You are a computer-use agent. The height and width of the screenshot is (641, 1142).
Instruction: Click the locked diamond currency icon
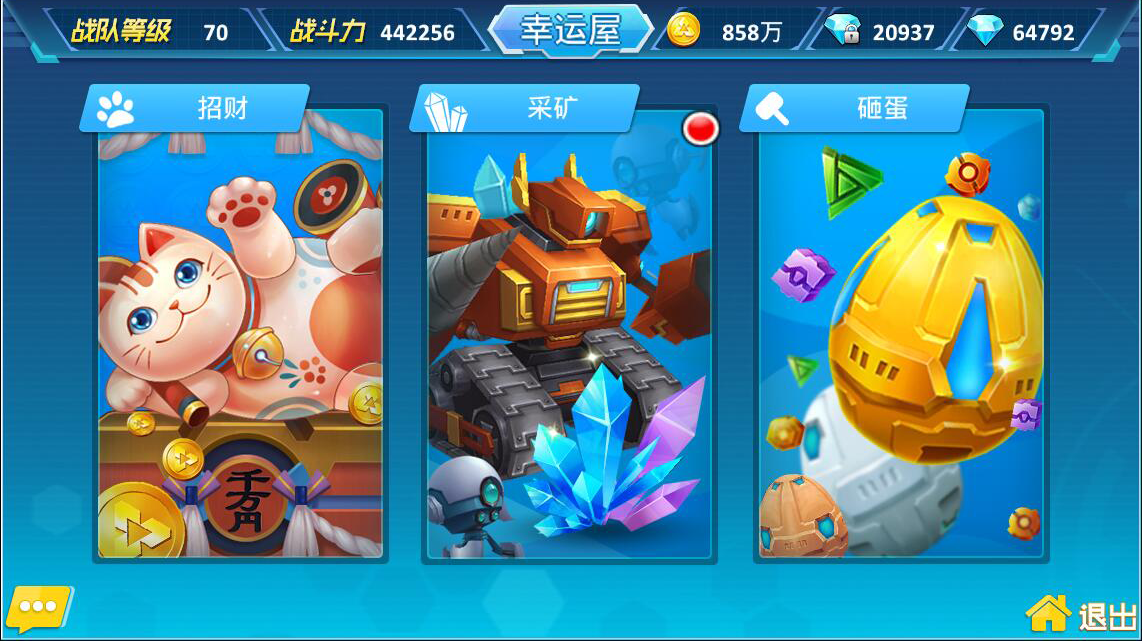pyautogui.click(x=844, y=31)
